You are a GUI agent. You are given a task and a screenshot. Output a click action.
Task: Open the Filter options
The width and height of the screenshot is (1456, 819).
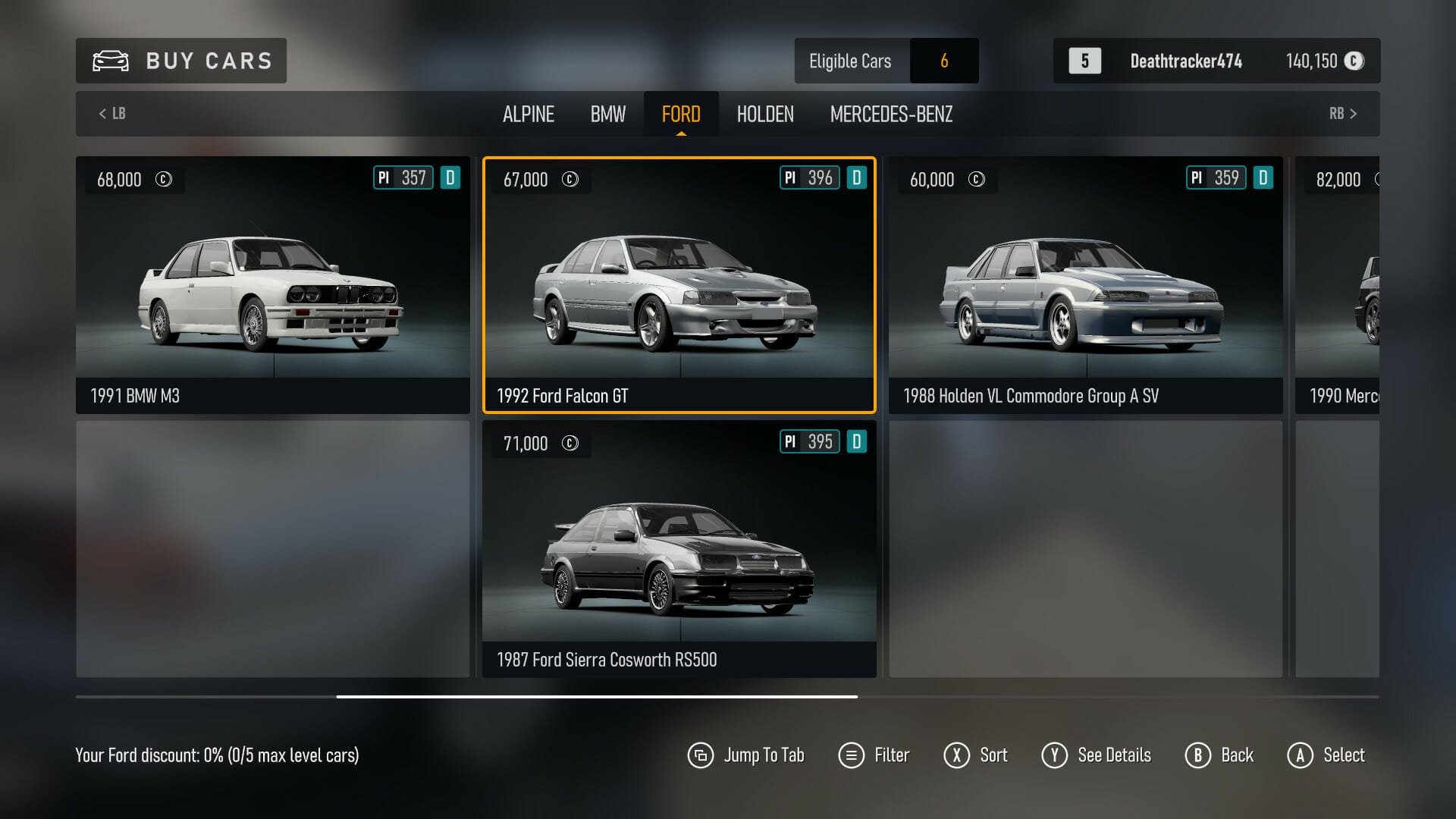(x=874, y=755)
